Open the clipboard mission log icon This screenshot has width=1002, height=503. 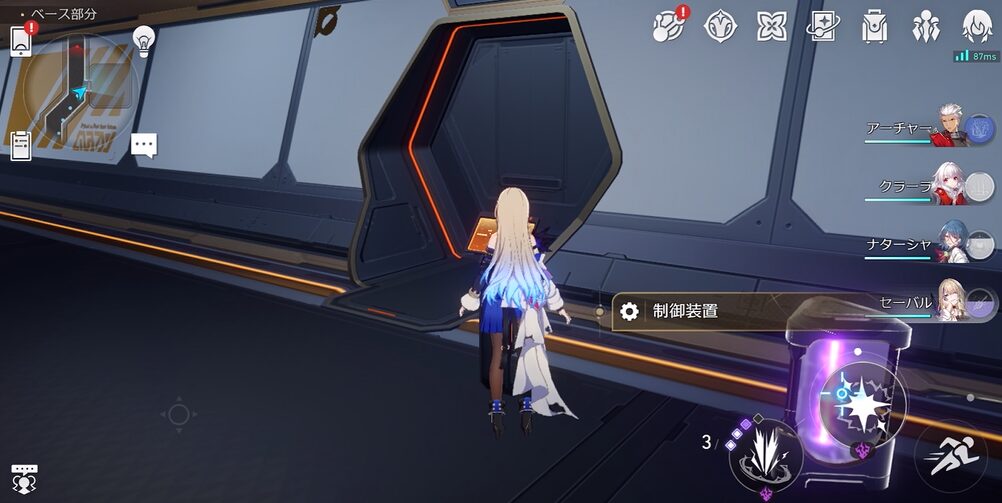(x=21, y=146)
